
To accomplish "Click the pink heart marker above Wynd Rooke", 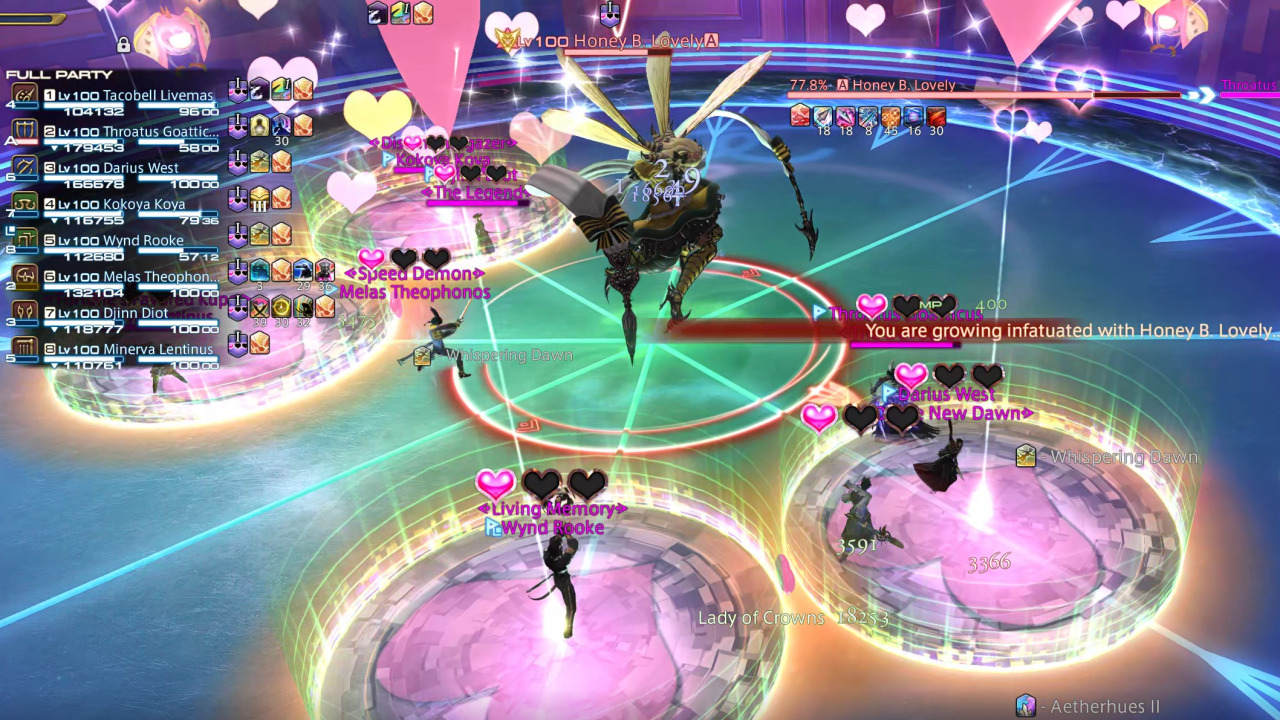I will (x=495, y=486).
